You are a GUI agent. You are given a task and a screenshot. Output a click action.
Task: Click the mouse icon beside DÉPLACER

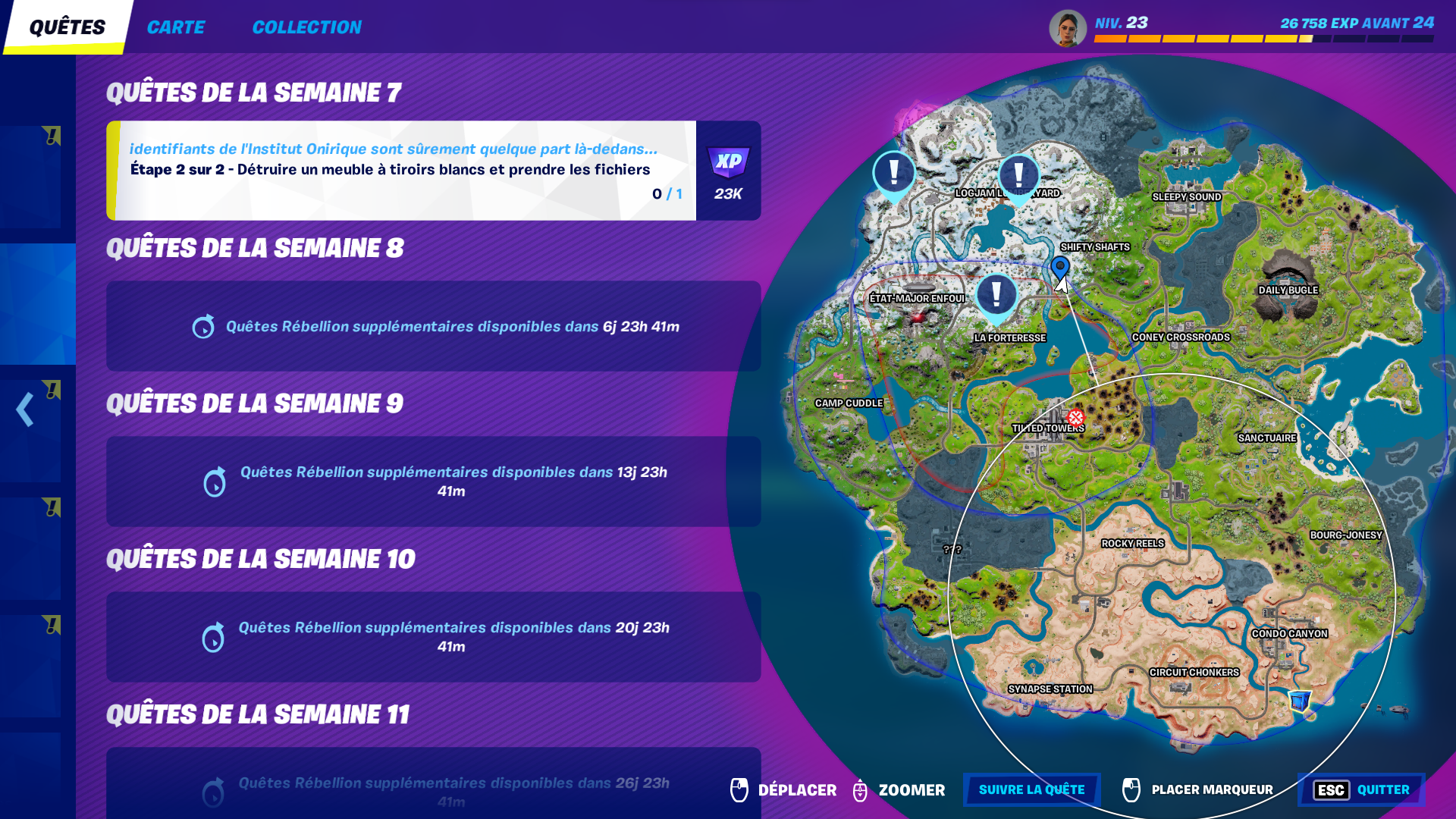coord(739,789)
